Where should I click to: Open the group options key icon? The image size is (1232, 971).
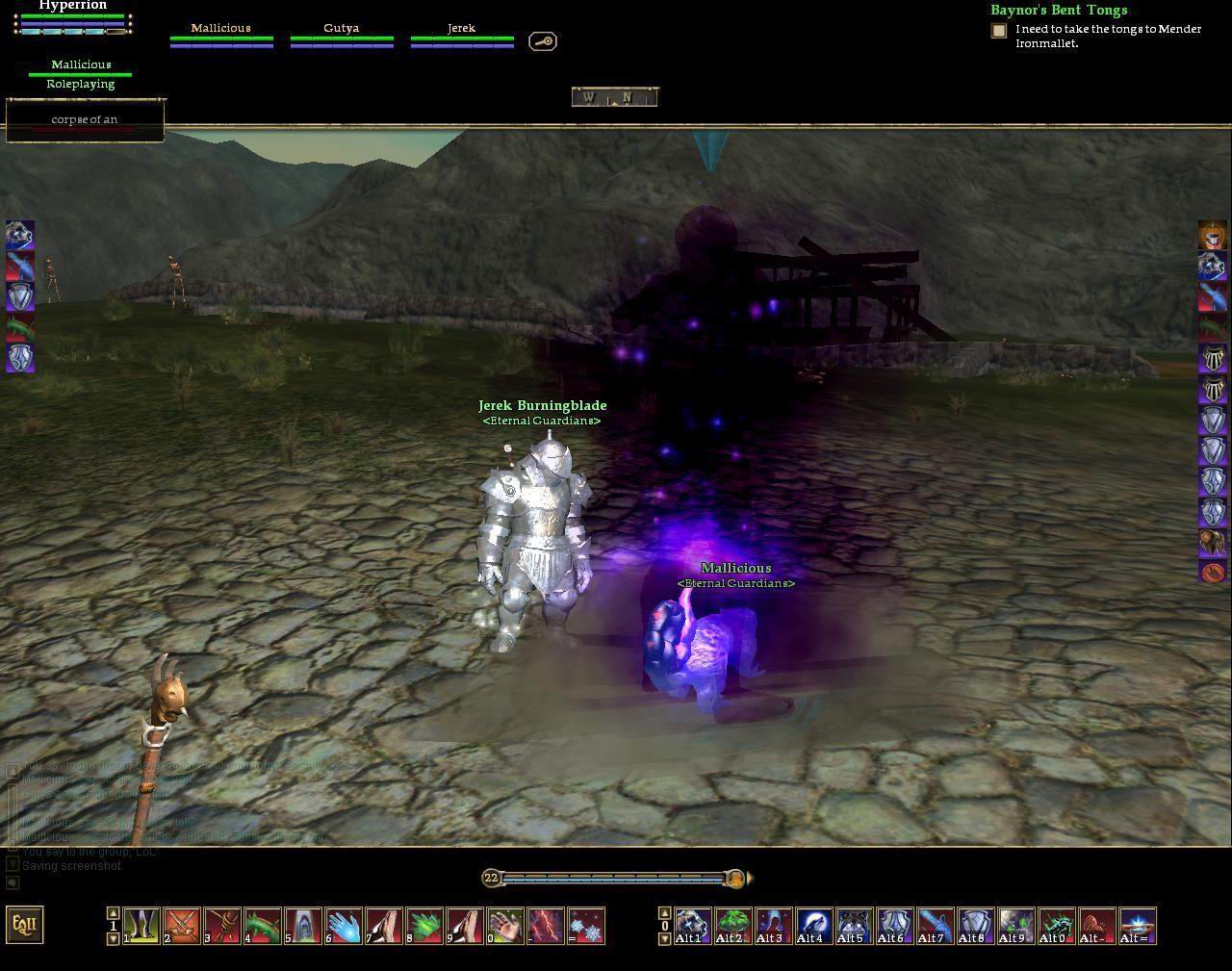click(543, 41)
